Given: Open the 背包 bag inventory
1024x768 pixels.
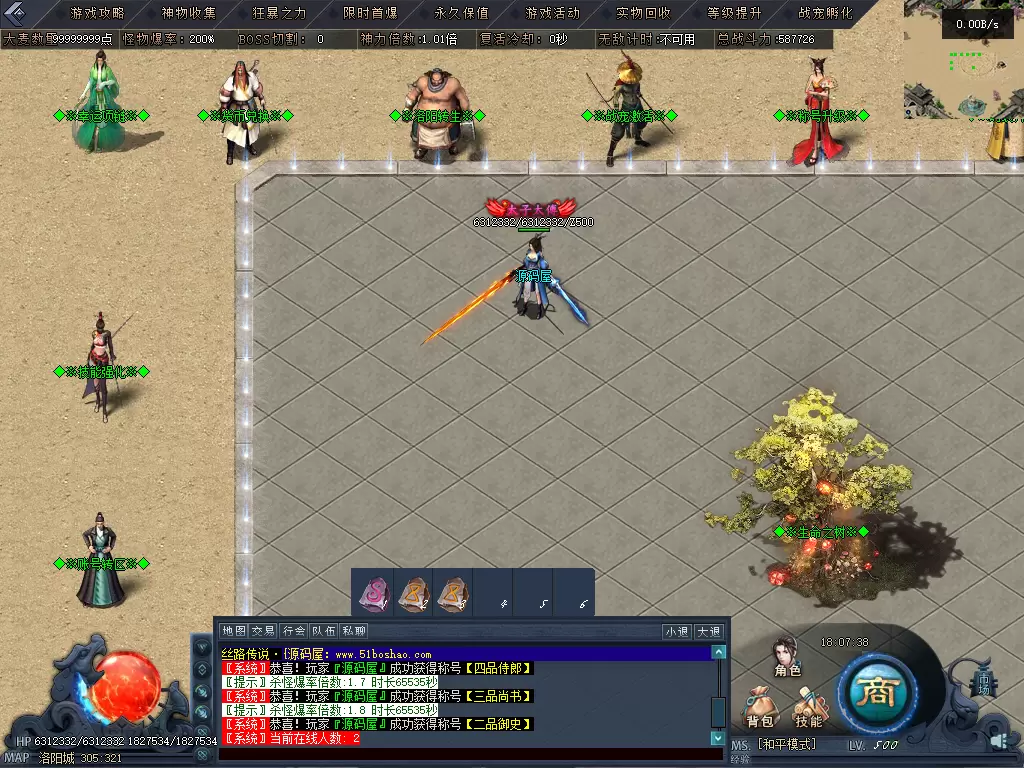Looking at the screenshot, I should point(760,708).
